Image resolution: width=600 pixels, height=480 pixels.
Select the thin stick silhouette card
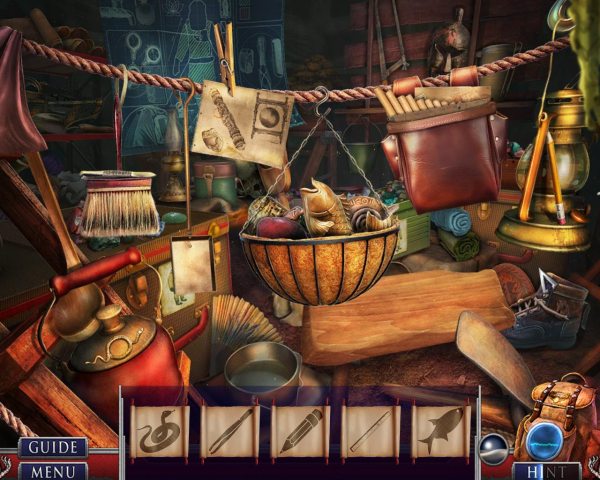click(x=371, y=431)
